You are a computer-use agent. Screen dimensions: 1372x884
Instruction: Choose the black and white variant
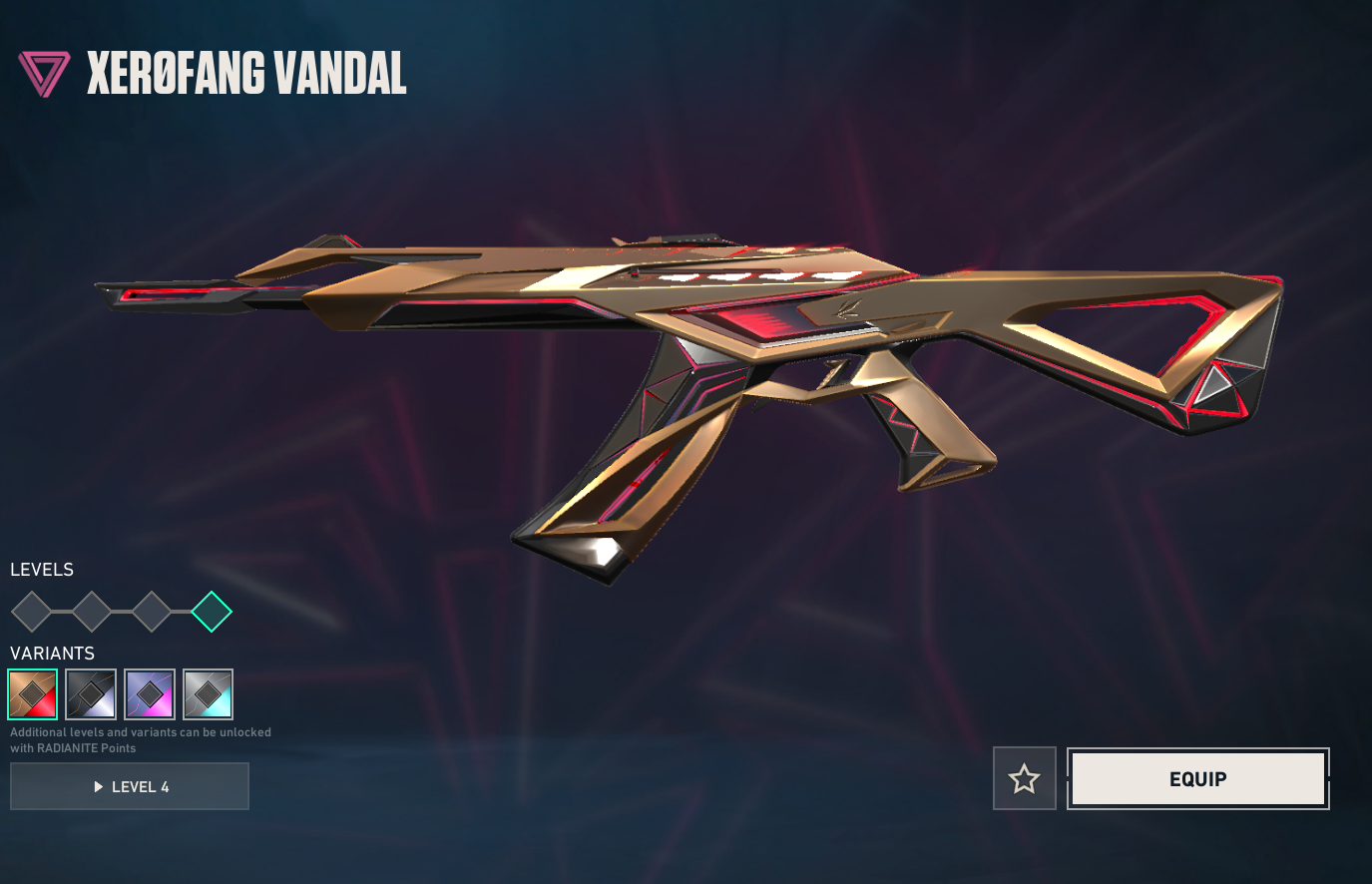click(91, 694)
